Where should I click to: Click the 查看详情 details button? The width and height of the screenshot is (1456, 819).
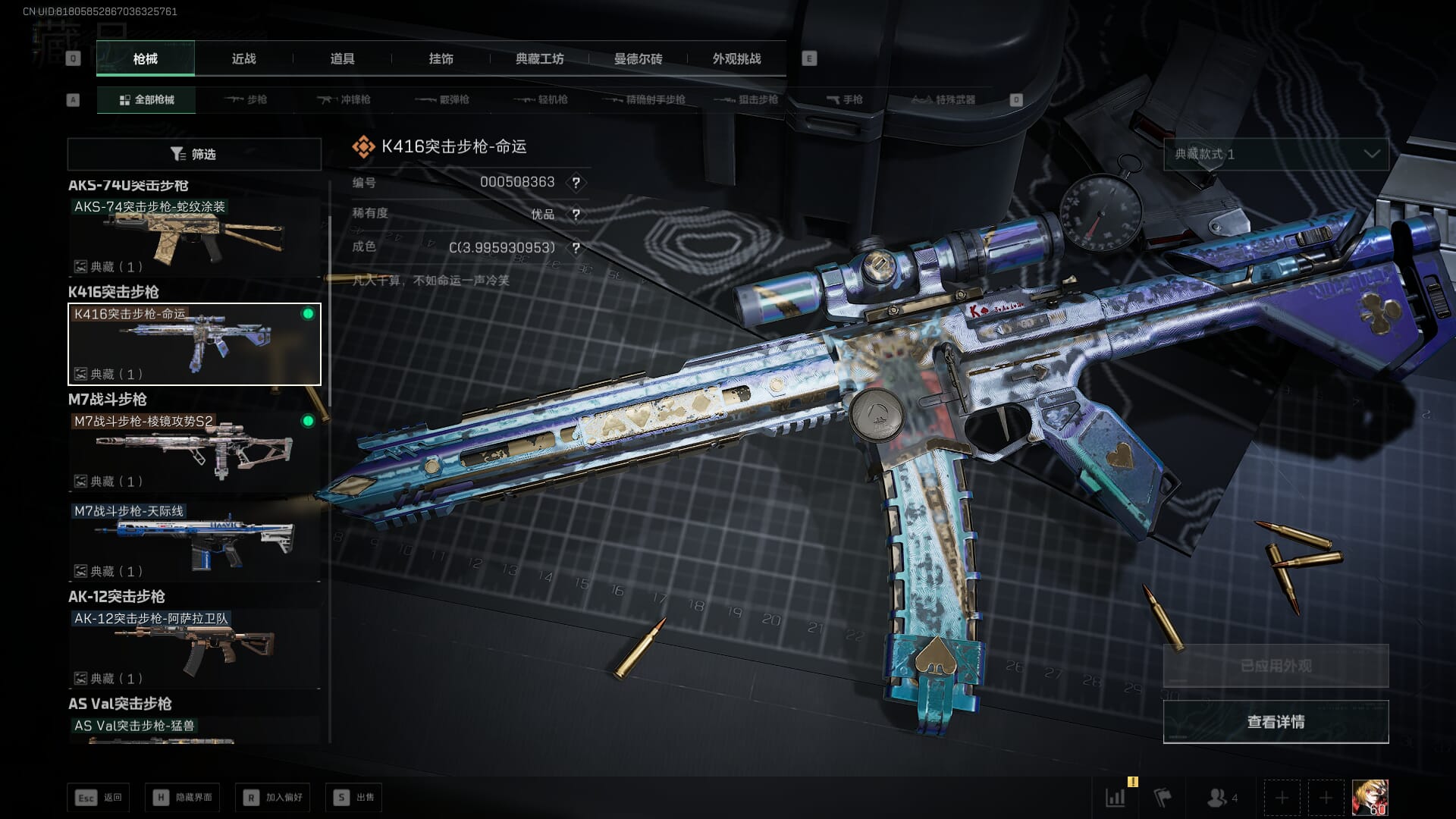point(1276,722)
